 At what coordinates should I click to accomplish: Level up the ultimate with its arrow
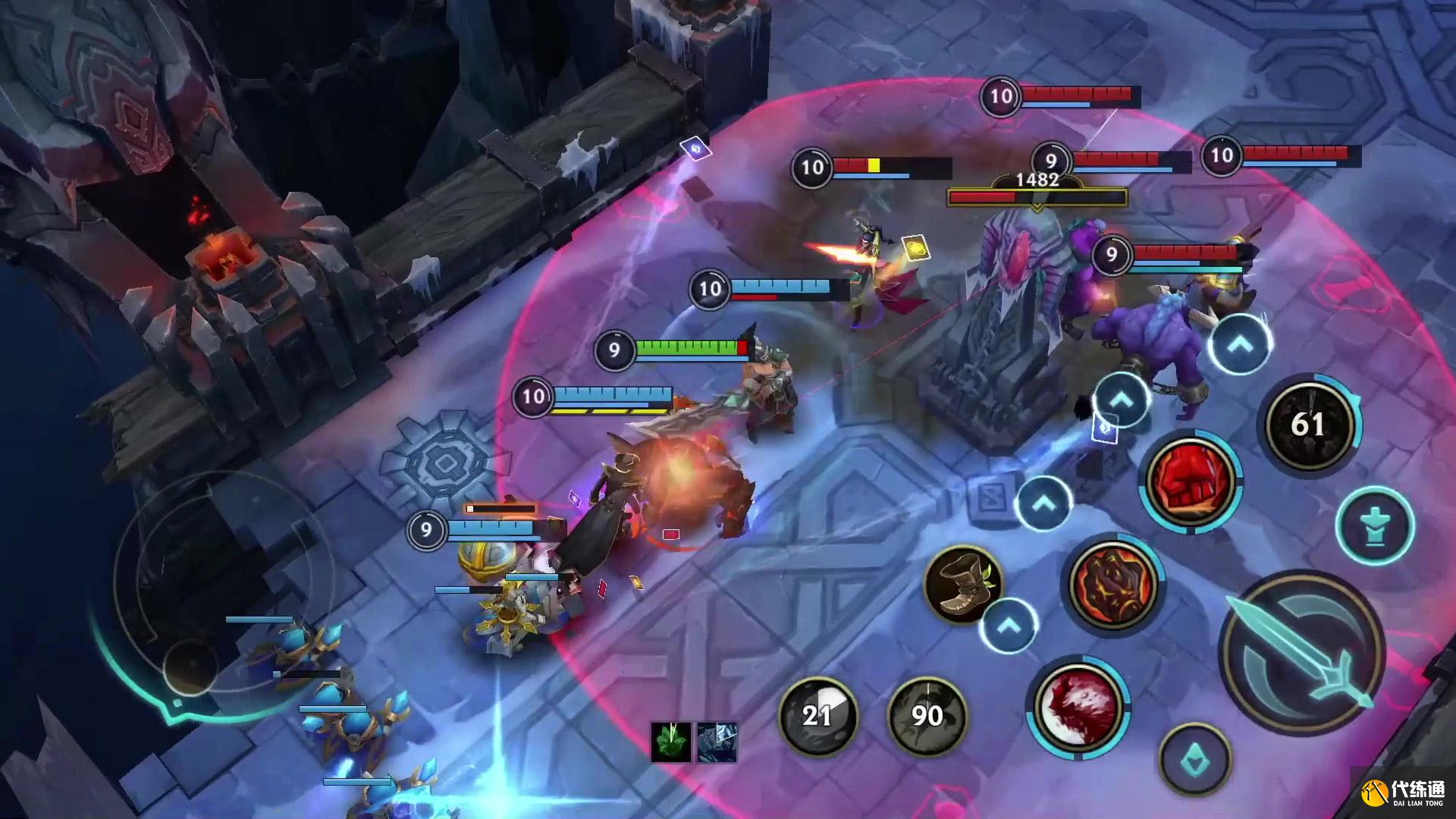point(1241,345)
